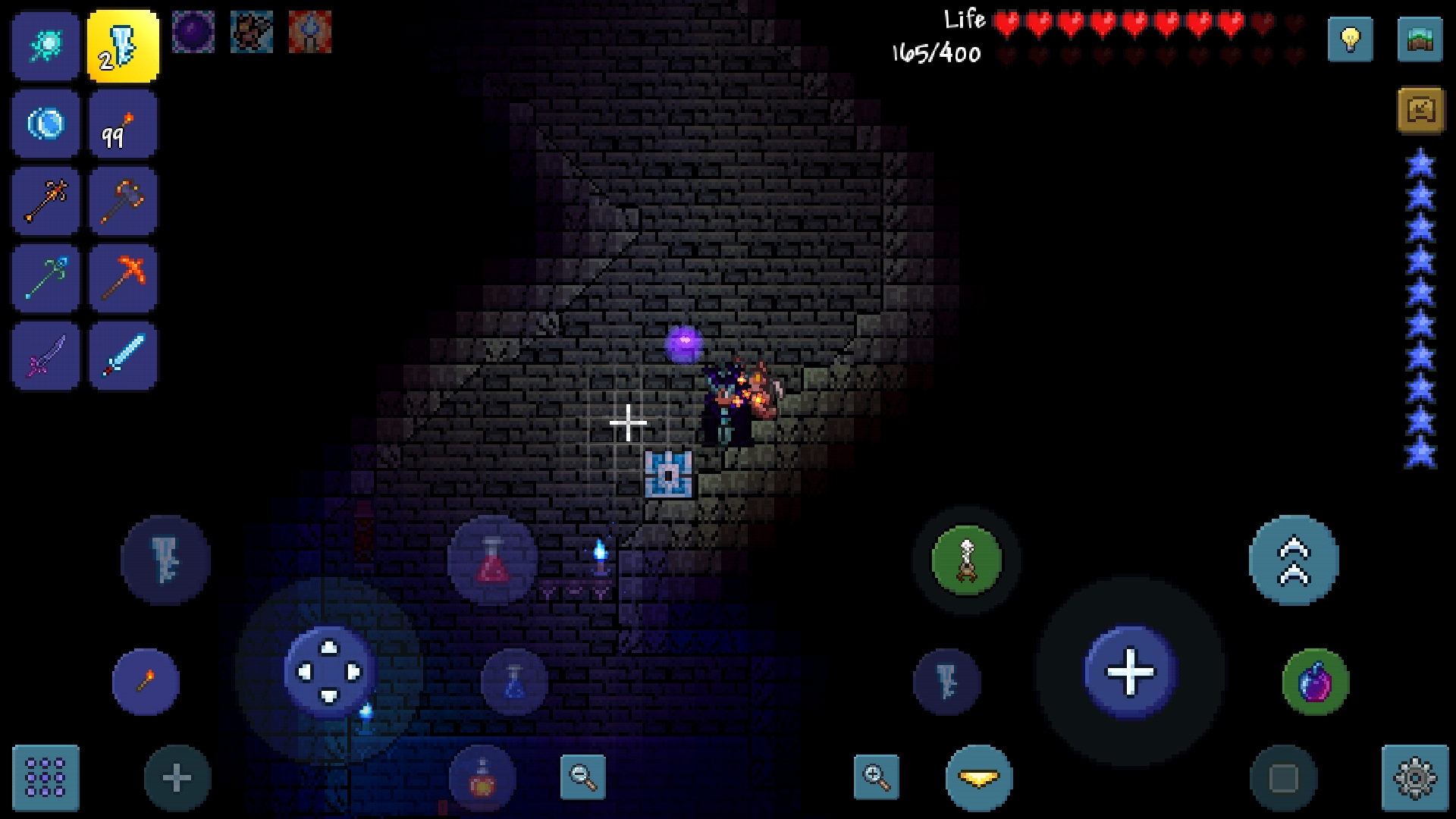Screen dimensions: 1456x819
Task: Select the hamaxe in the hotbar
Action: pyautogui.click(x=123, y=200)
